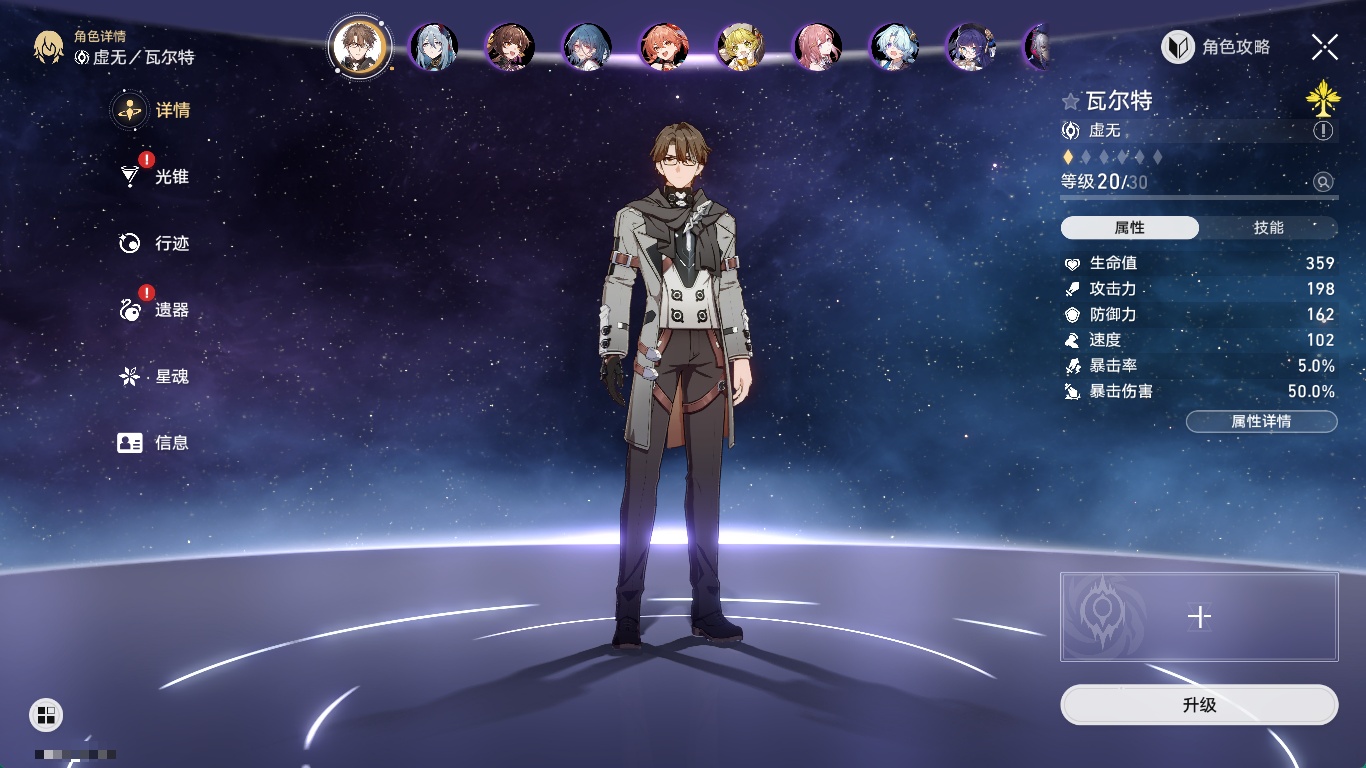
Task: Select the orange-haired character portrait
Action: (x=664, y=47)
